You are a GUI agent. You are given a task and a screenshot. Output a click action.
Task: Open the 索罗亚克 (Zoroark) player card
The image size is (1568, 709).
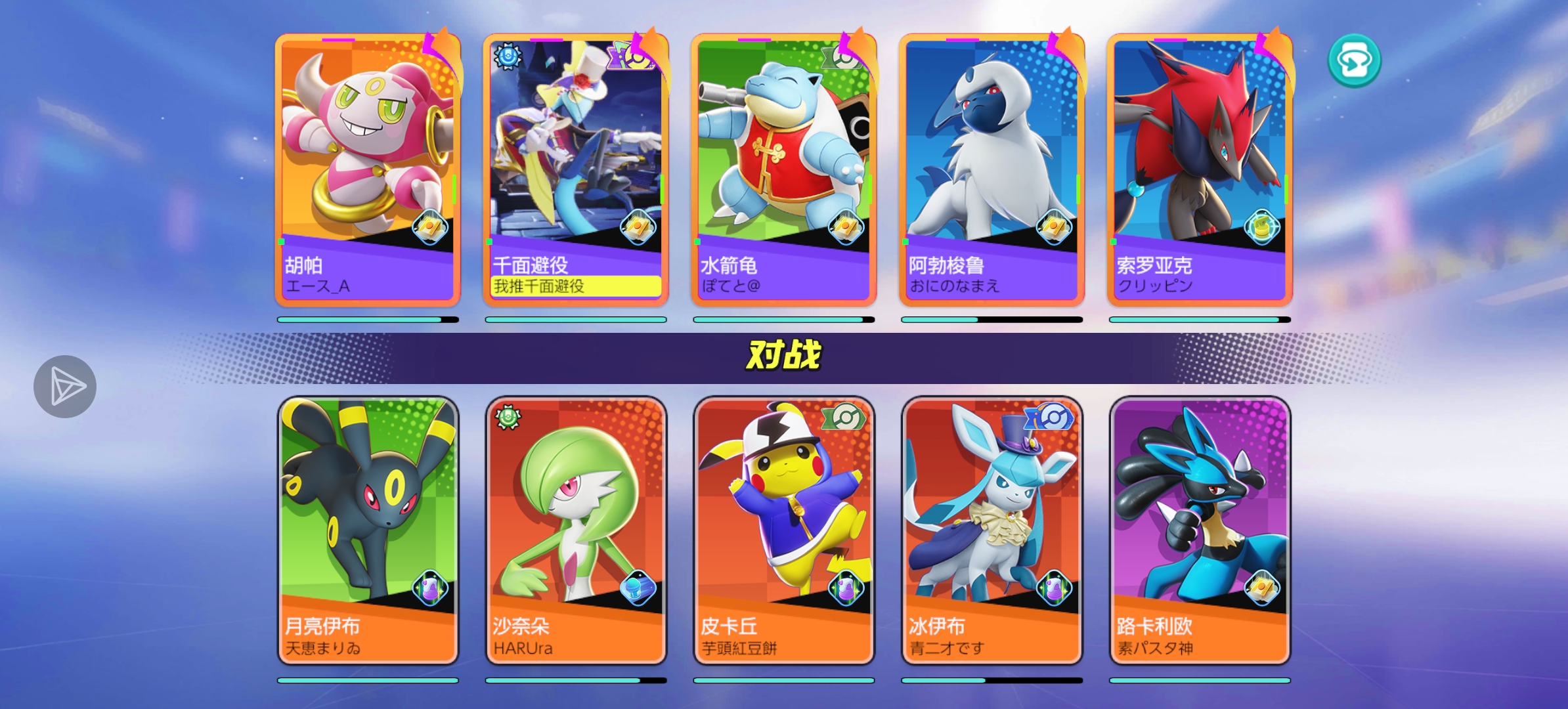[x=1200, y=171]
